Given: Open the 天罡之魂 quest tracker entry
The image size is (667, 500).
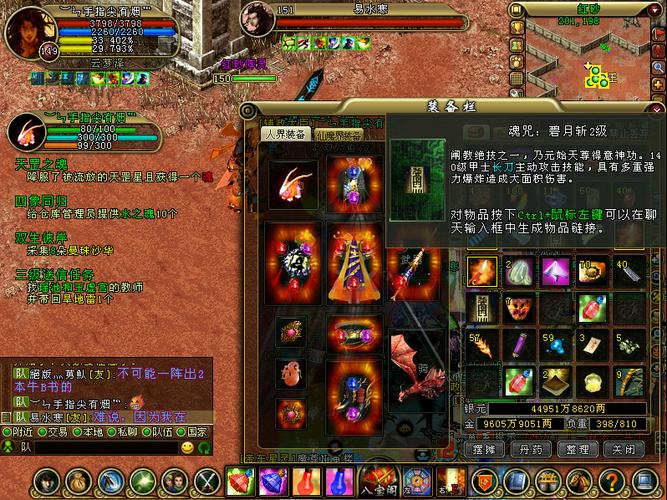Looking at the screenshot, I should pyautogui.click(x=40, y=160).
